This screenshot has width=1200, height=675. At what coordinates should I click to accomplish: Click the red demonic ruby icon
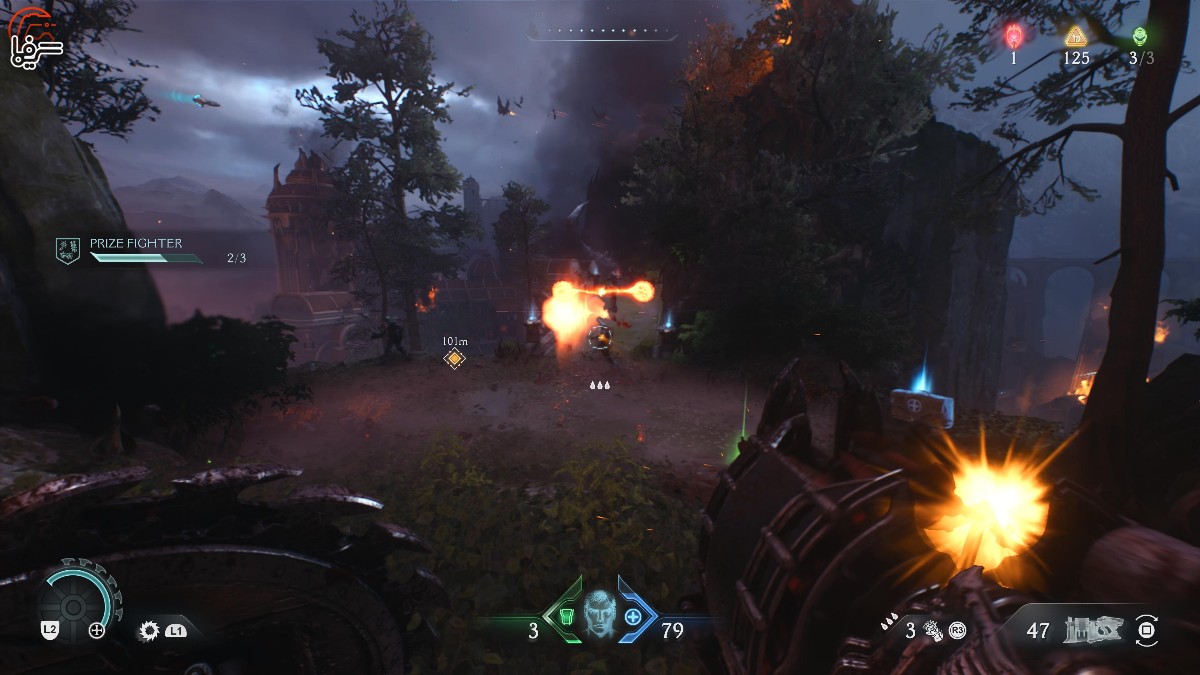(x=1013, y=37)
